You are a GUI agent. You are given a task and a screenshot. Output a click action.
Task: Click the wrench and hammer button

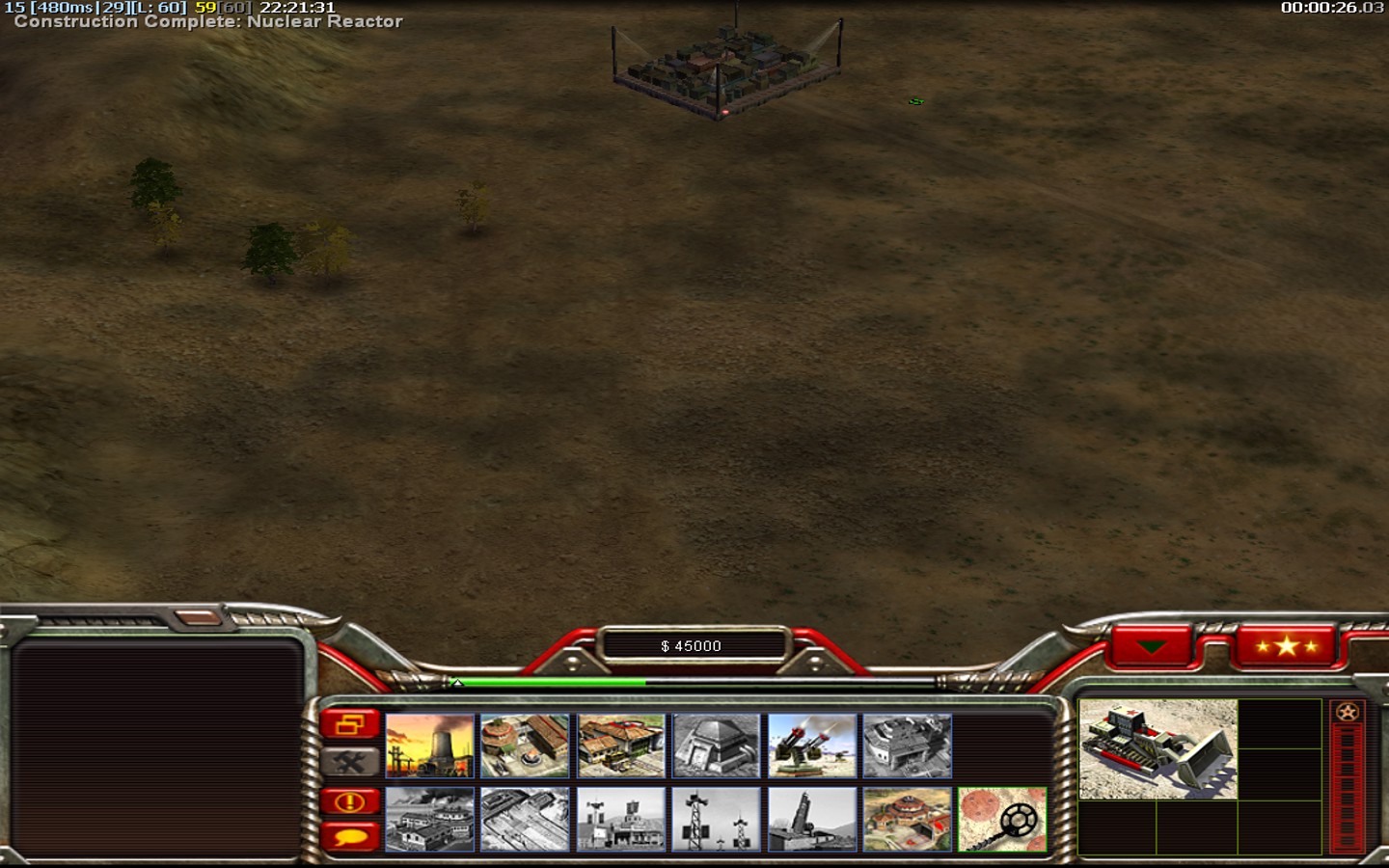[349, 762]
